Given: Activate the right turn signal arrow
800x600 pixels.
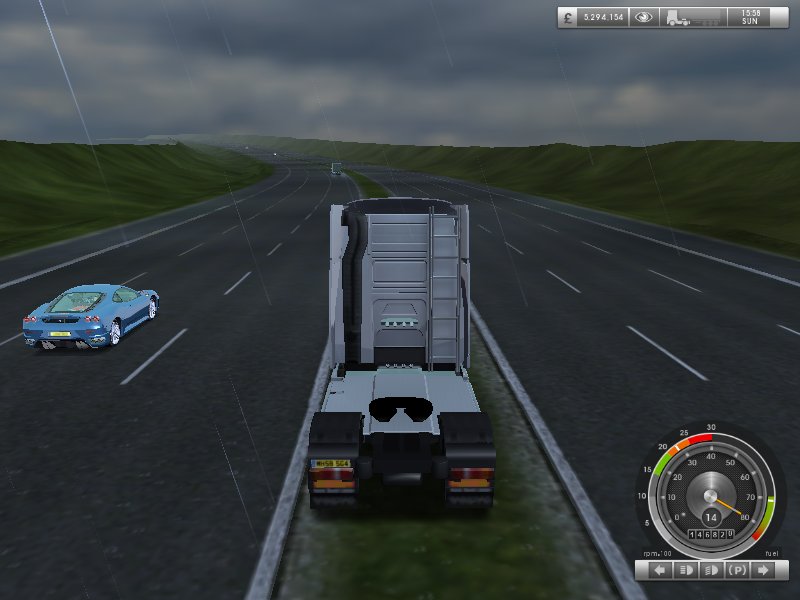Looking at the screenshot, I should (764, 570).
